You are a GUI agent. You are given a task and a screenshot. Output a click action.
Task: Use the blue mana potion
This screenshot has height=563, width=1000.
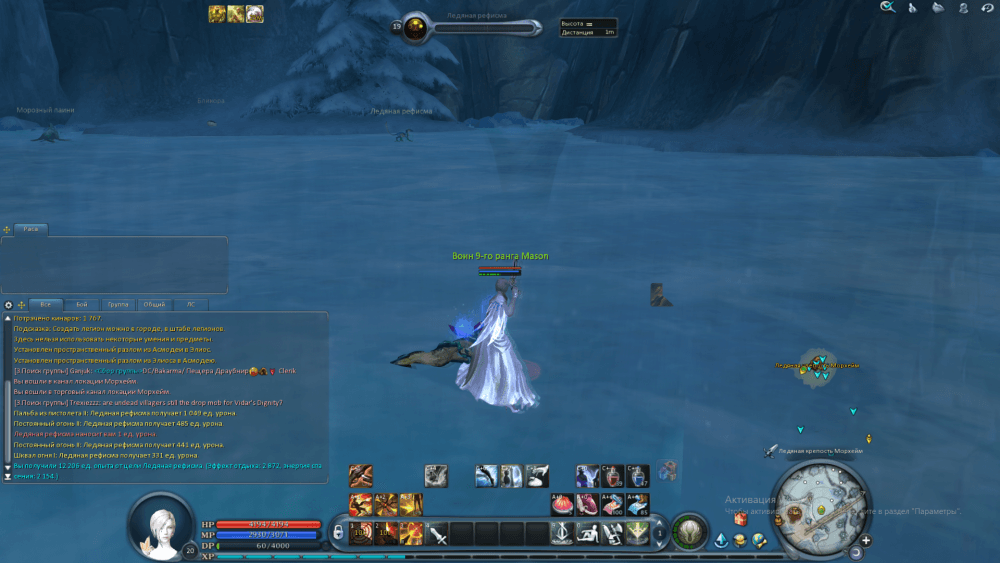639,476
